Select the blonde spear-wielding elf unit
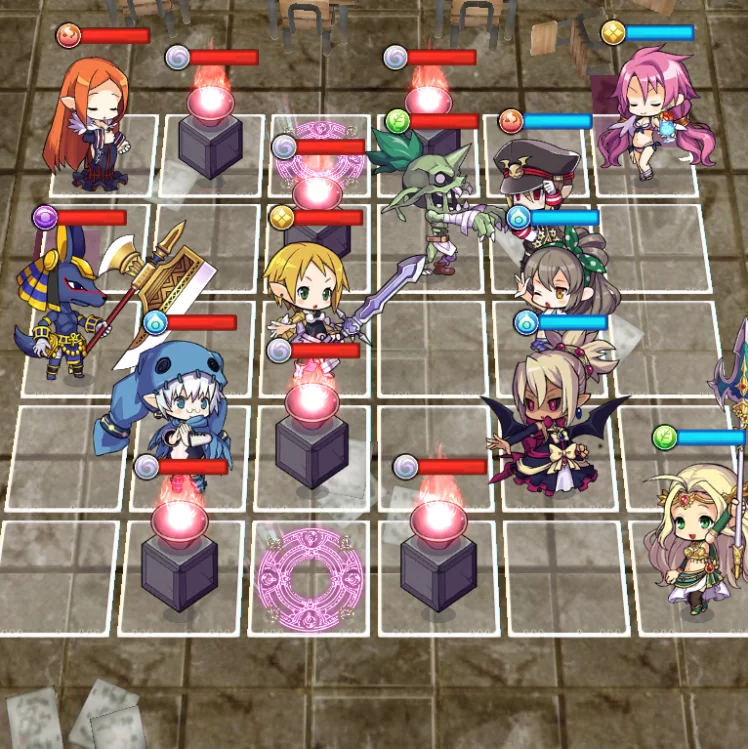Screen dimensions: 748x749 tap(305, 290)
